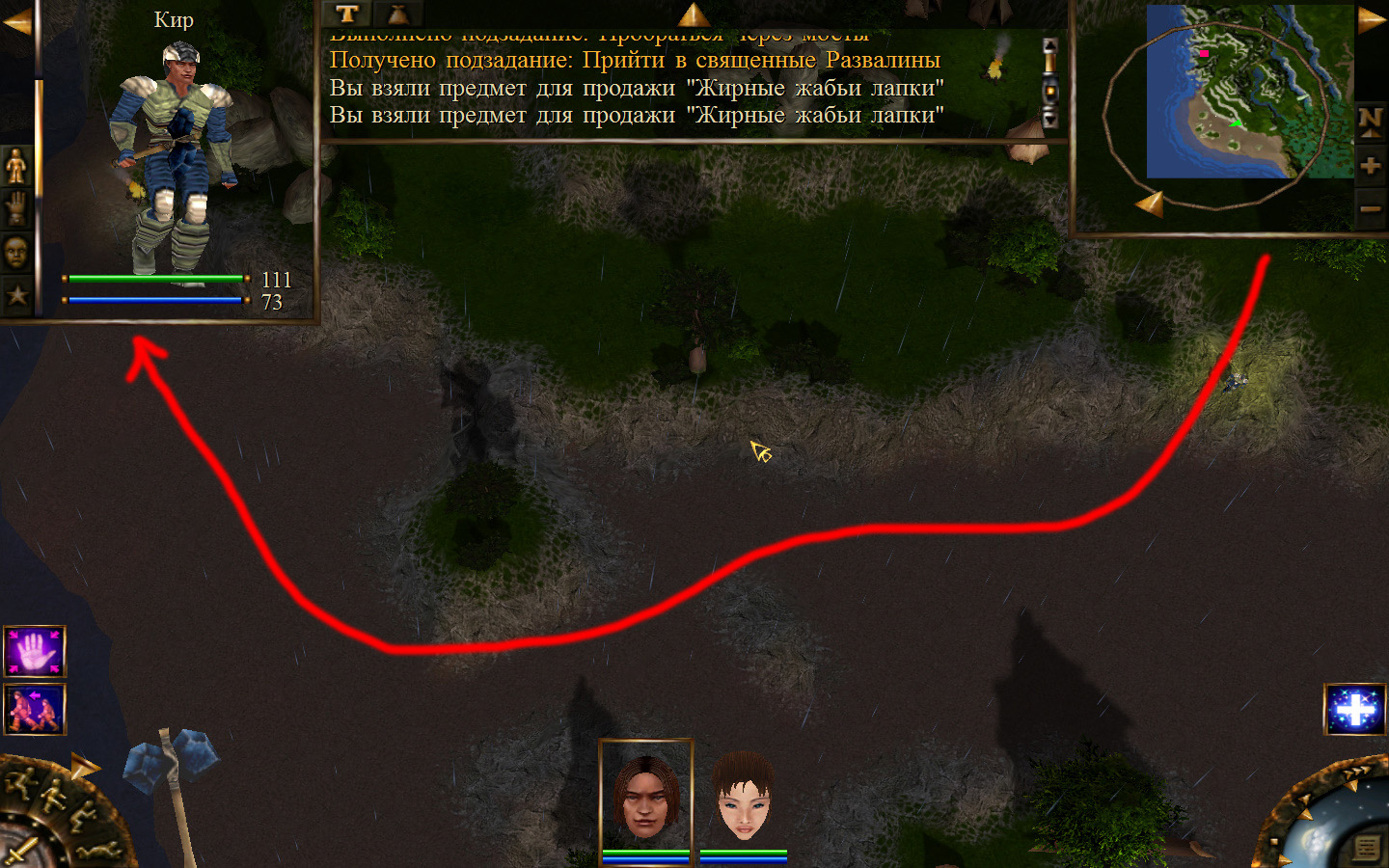The image size is (1389, 868).
Task: Align the minimap to north with N button
Action: pyautogui.click(x=1370, y=122)
